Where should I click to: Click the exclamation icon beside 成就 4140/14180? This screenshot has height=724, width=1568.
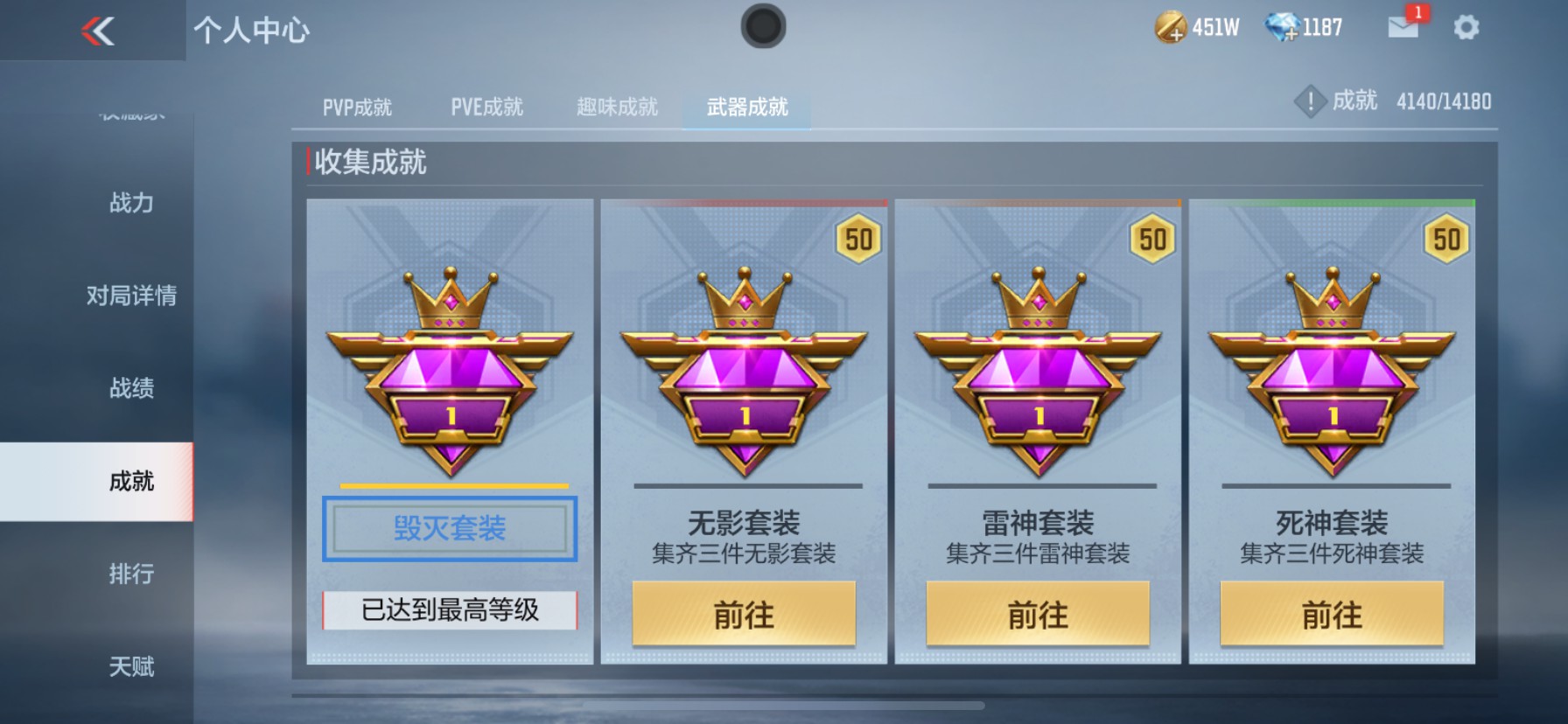click(1310, 101)
